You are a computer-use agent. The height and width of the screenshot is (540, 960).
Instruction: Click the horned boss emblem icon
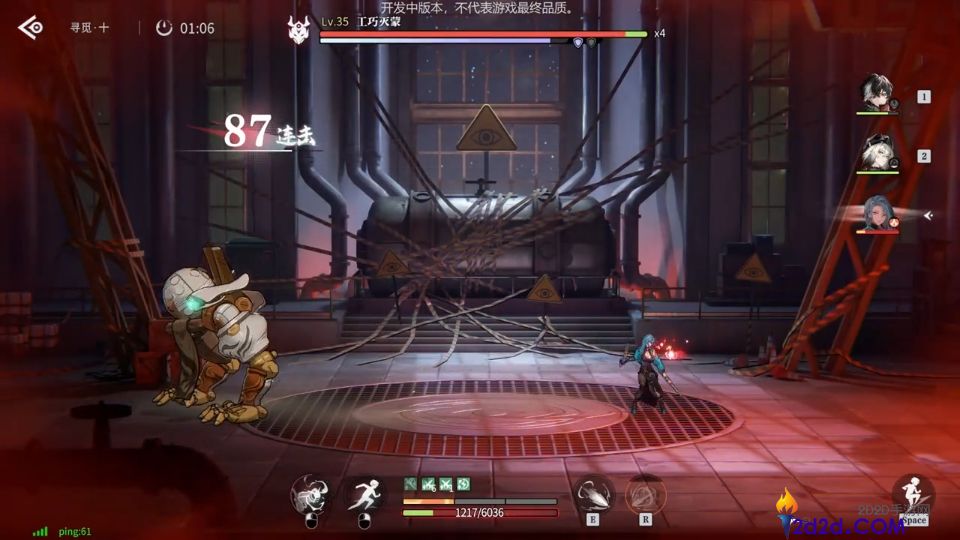[x=299, y=29]
